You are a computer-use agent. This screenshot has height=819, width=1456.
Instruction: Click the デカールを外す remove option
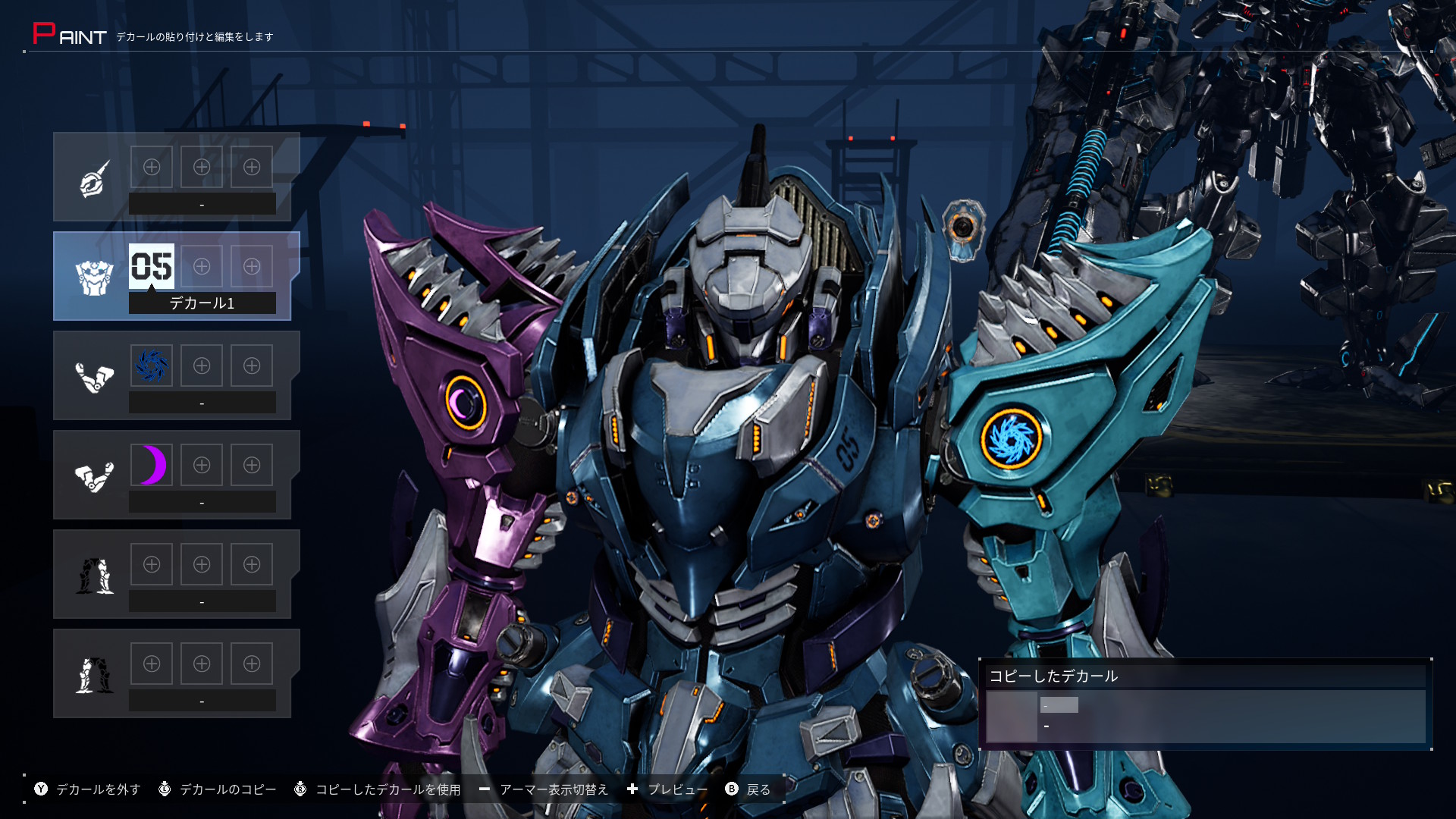(88, 789)
